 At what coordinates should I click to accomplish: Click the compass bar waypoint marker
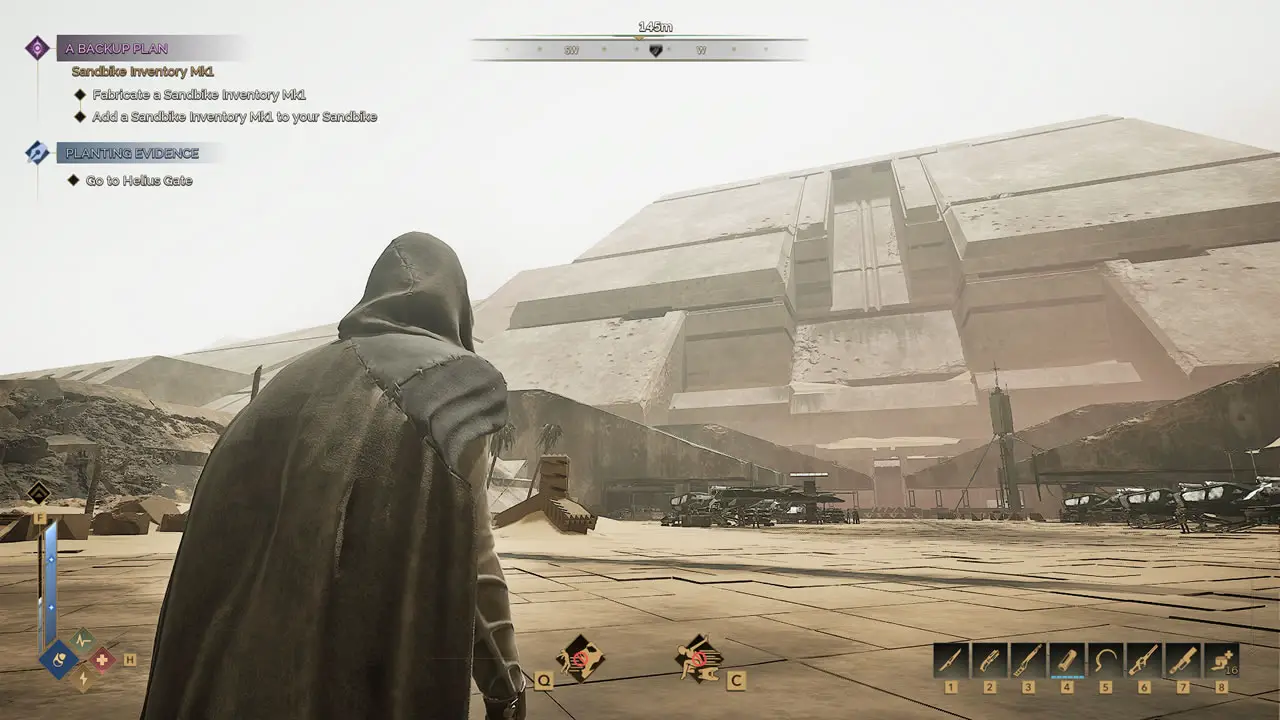pyautogui.click(x=655, y=50)
